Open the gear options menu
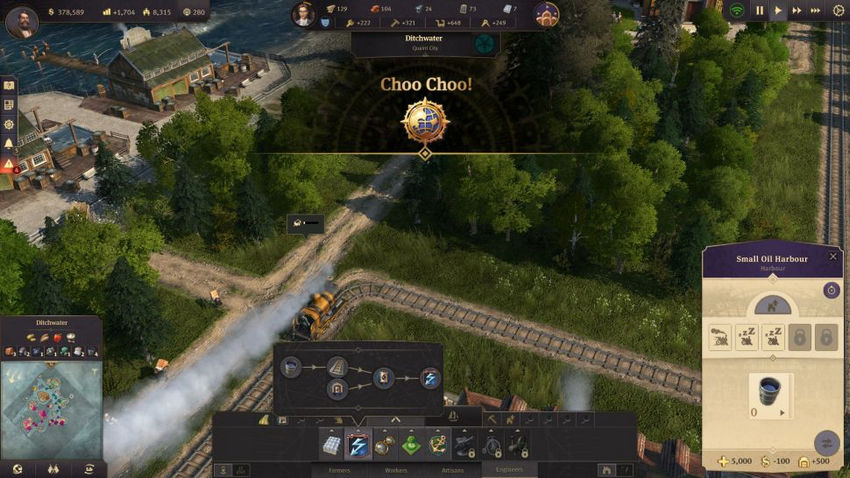 (x=839, y=11)
